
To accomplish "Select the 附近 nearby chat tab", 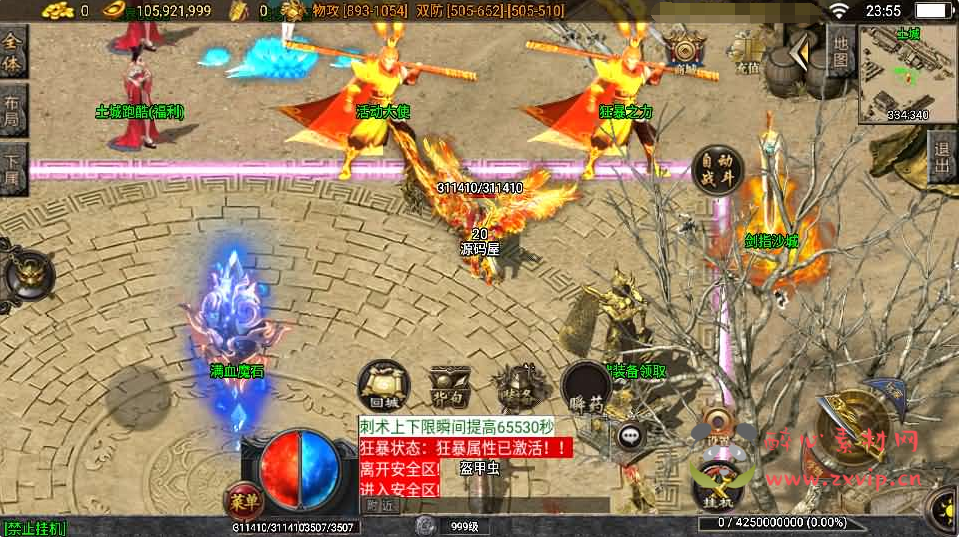I will (x=379, y=507).
